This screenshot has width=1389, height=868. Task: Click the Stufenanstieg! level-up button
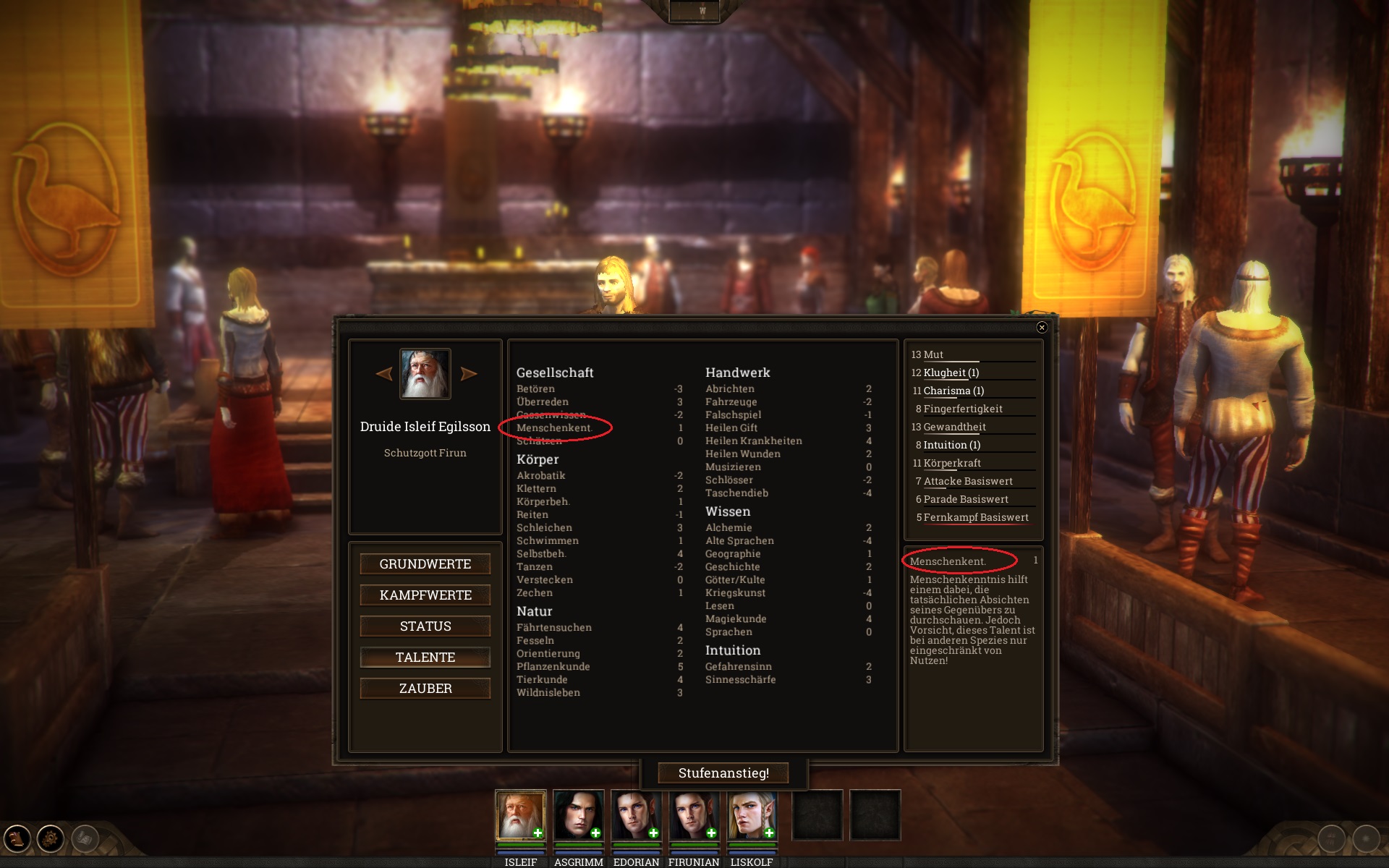pyautogui.click(x=723, y=773)
